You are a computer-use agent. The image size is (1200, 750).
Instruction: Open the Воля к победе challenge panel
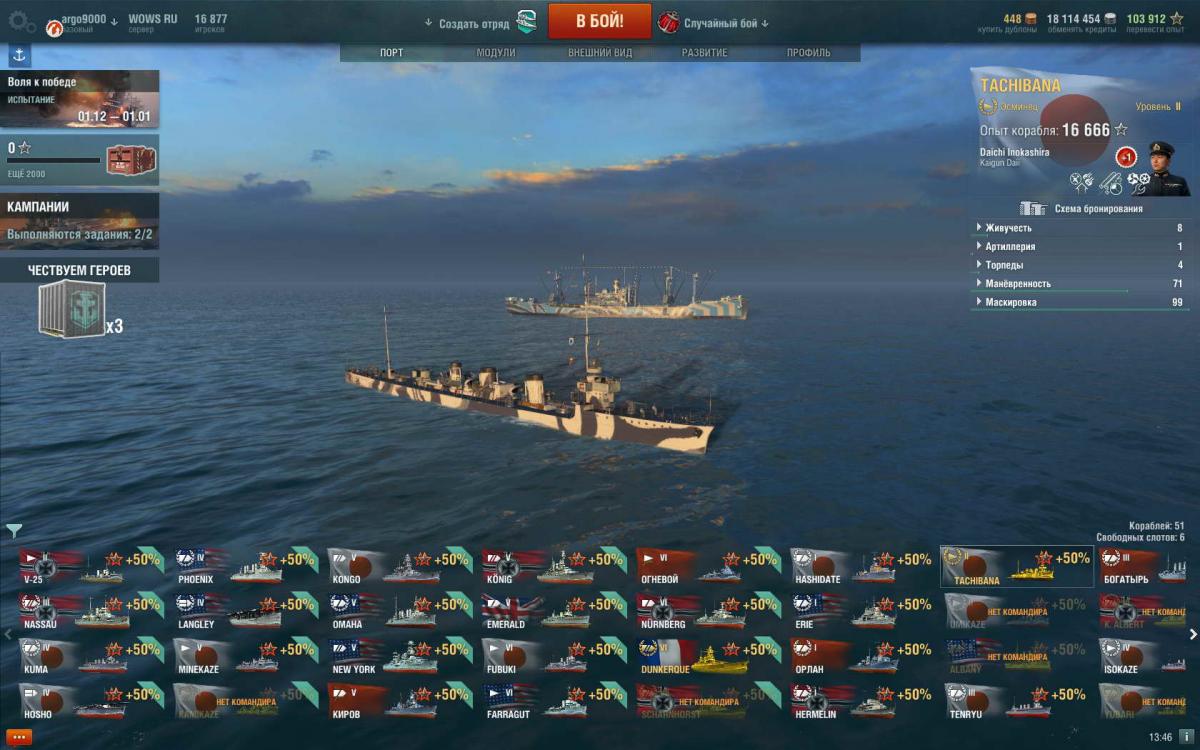pos(79,99)
